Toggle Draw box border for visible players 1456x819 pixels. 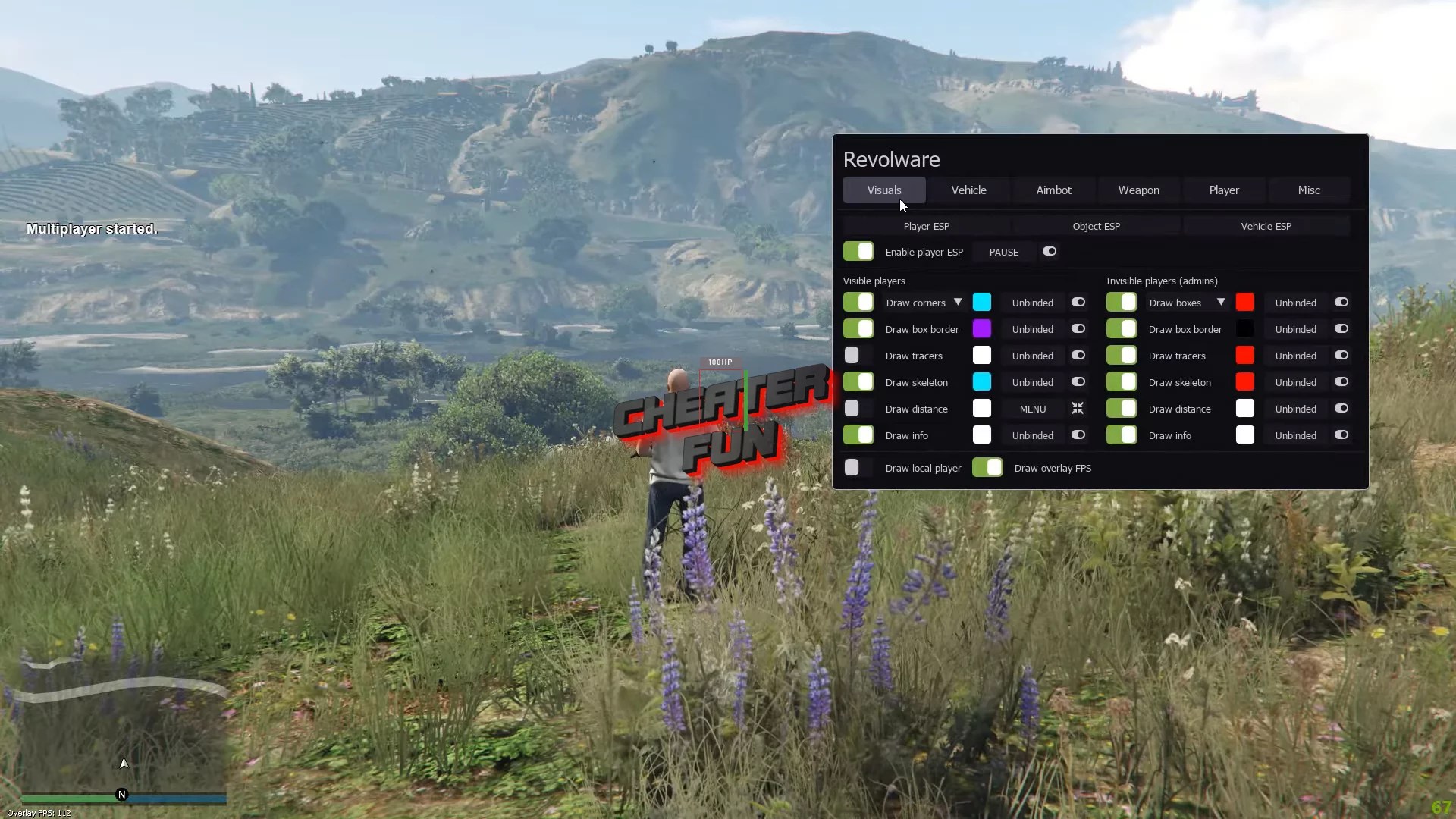tap(858, 328)
